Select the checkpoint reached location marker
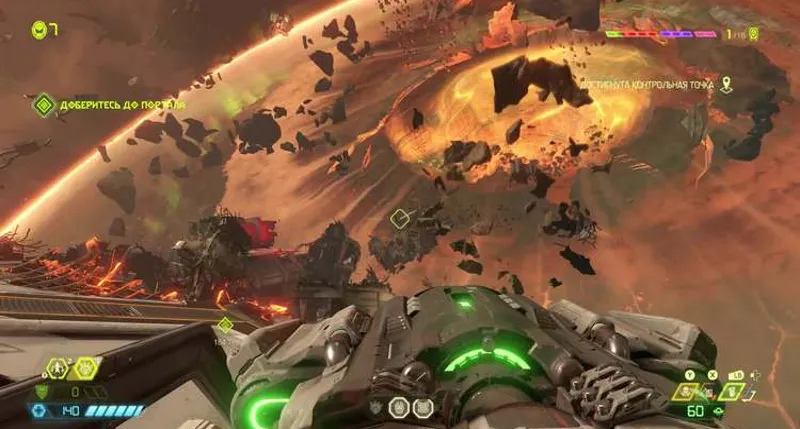This screenshot has height=429, width=800. tap(726, 87)
